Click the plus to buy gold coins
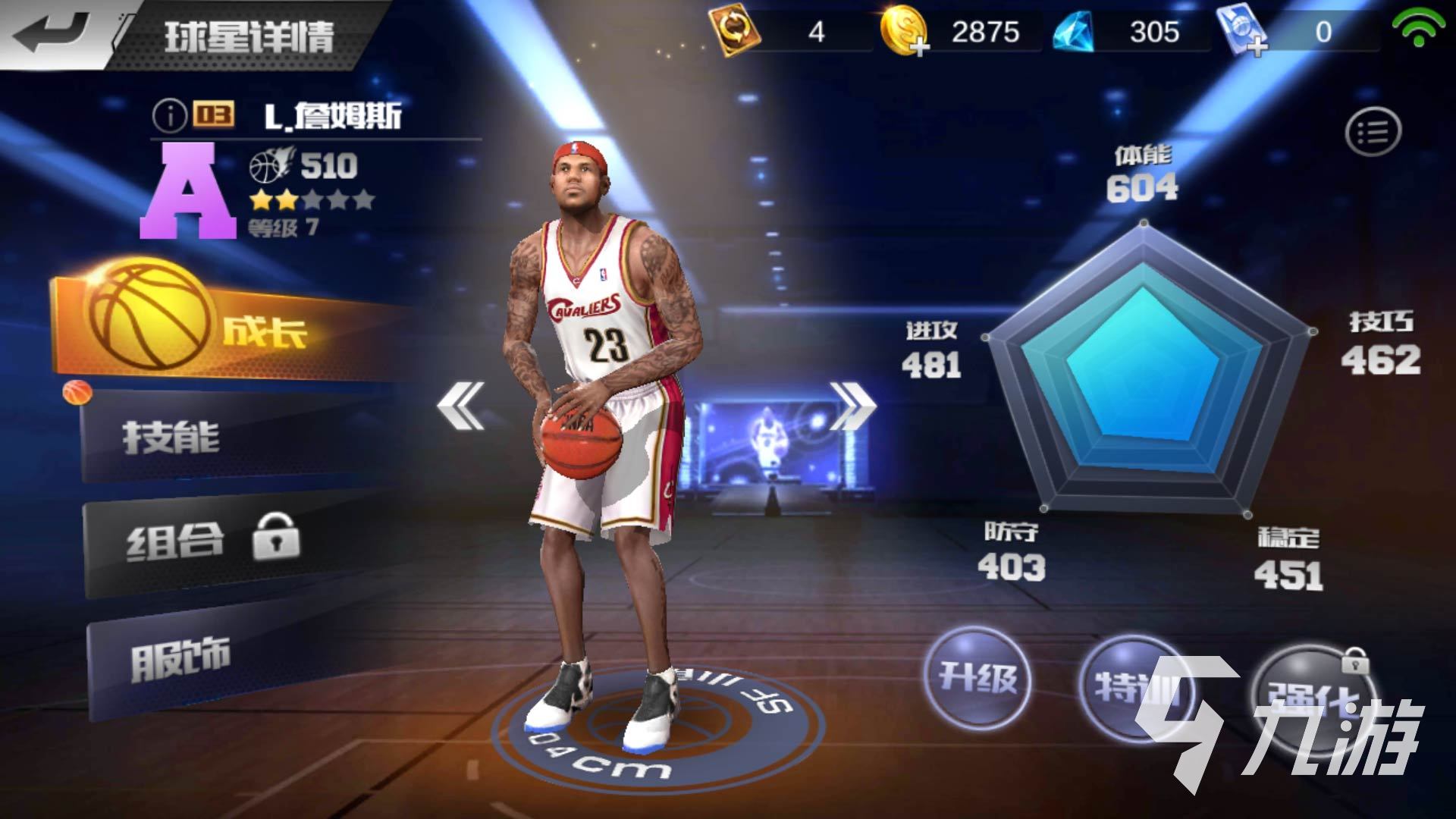This screenshot has height=819, width=1456. click(920, 47)
